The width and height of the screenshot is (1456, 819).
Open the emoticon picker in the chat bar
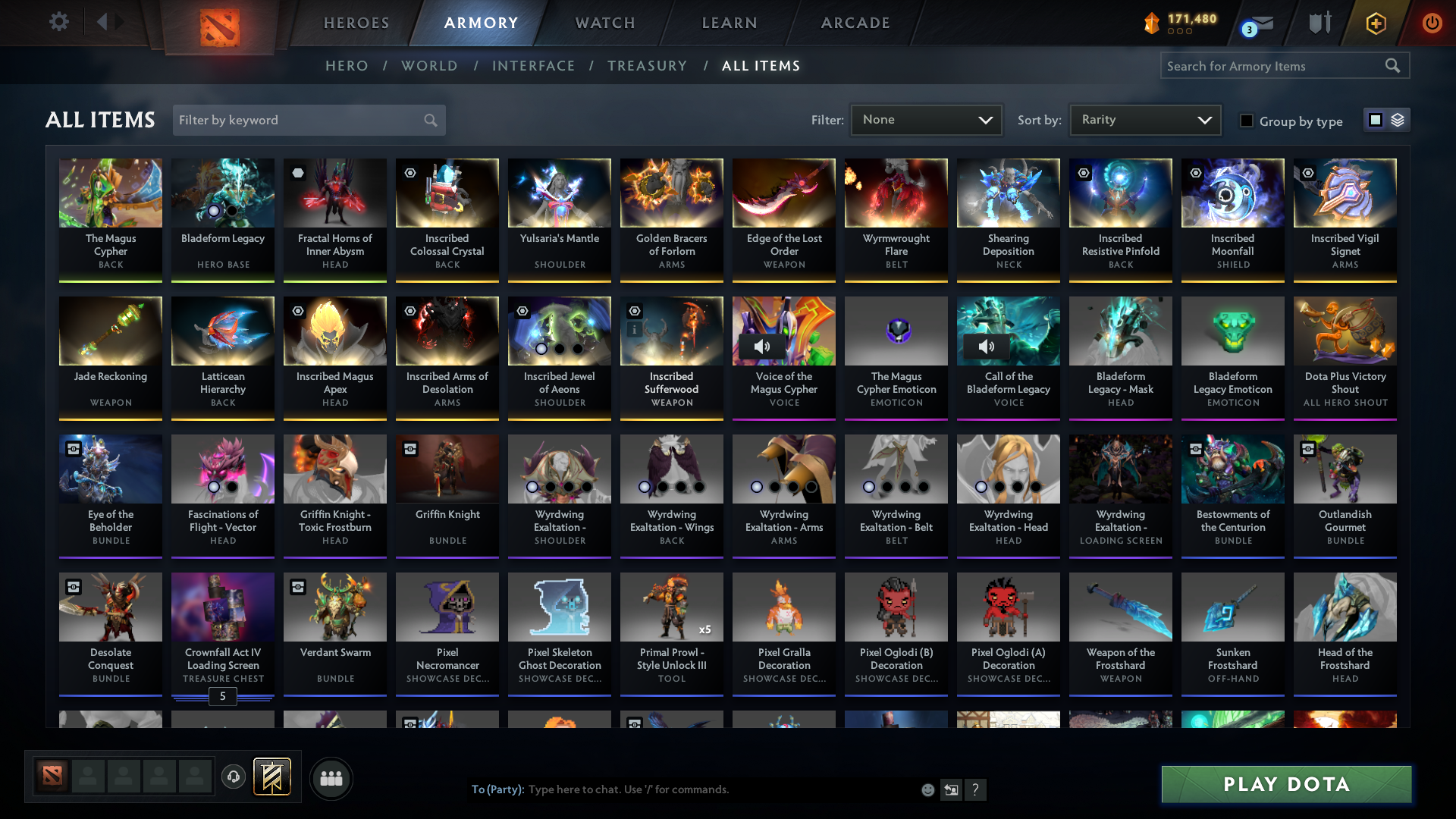[927, 789]
